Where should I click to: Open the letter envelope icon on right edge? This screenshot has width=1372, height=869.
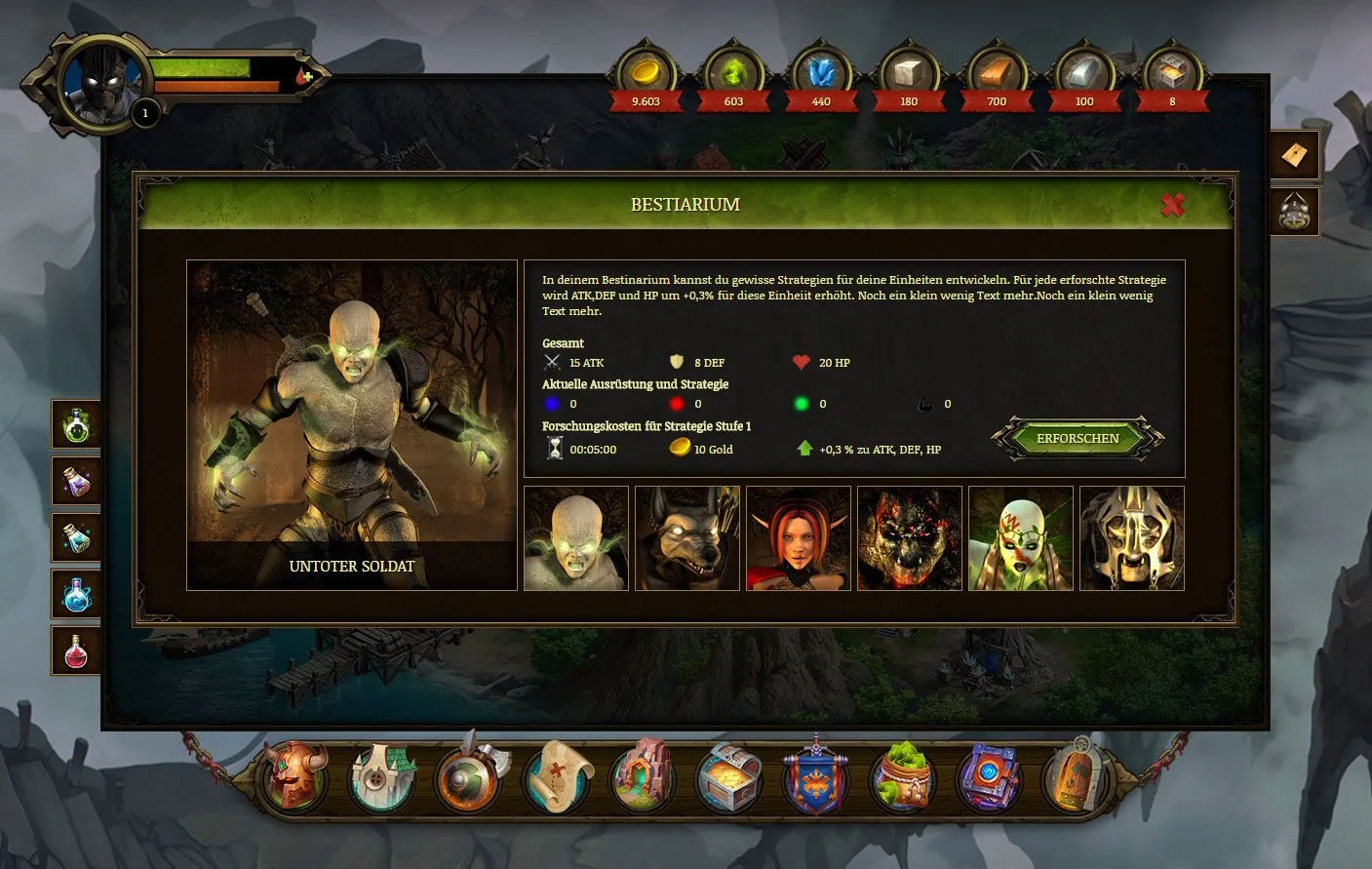click(x=1294, y=154)
